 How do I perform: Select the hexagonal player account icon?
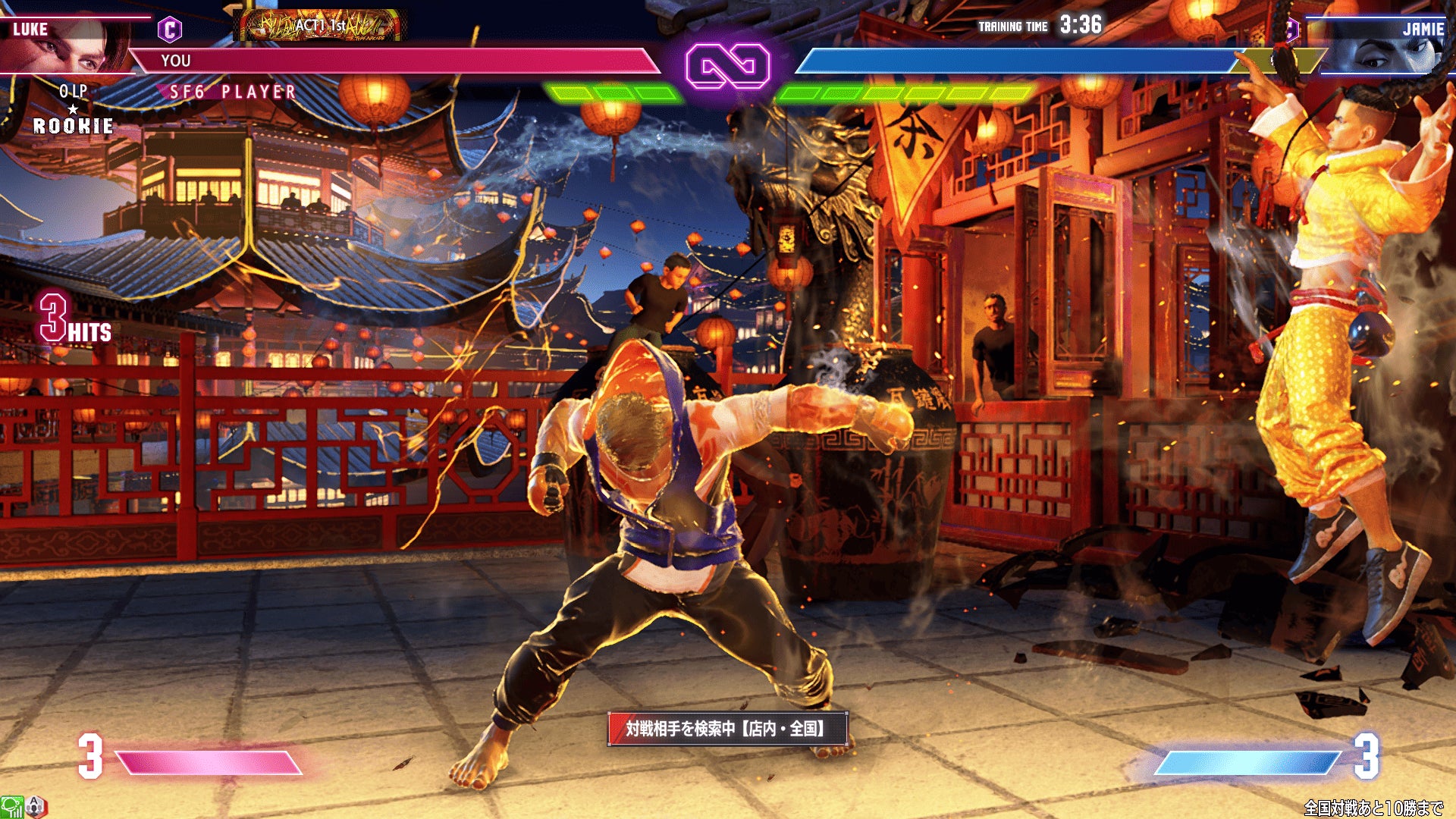coord(36,807)
